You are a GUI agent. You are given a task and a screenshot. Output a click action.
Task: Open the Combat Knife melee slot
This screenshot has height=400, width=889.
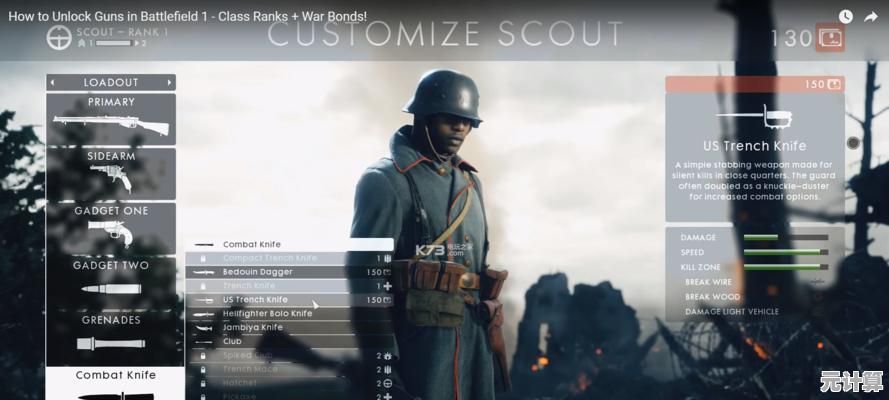pos(116,384)
